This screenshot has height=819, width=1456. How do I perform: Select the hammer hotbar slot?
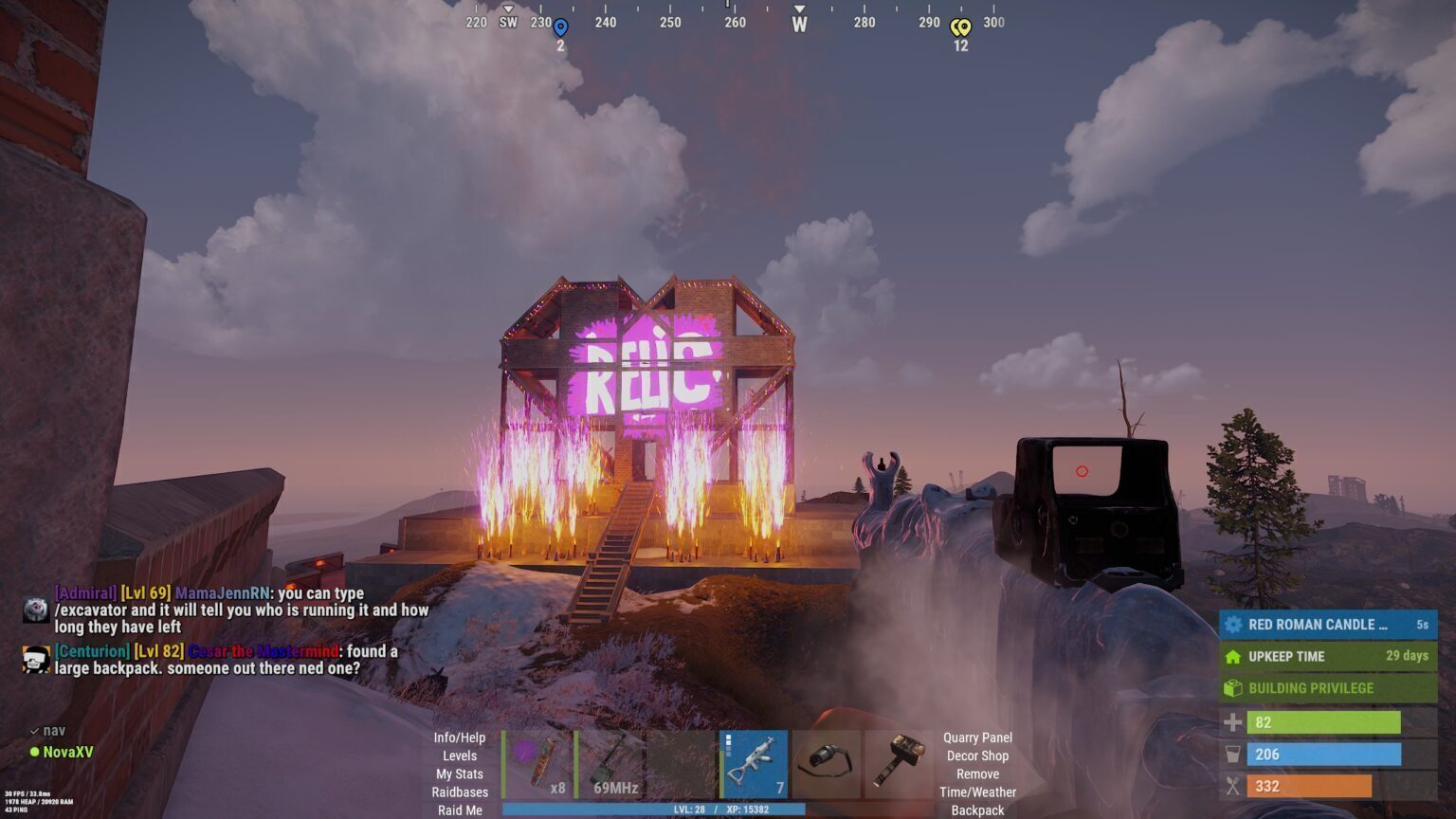click(898, 764)
